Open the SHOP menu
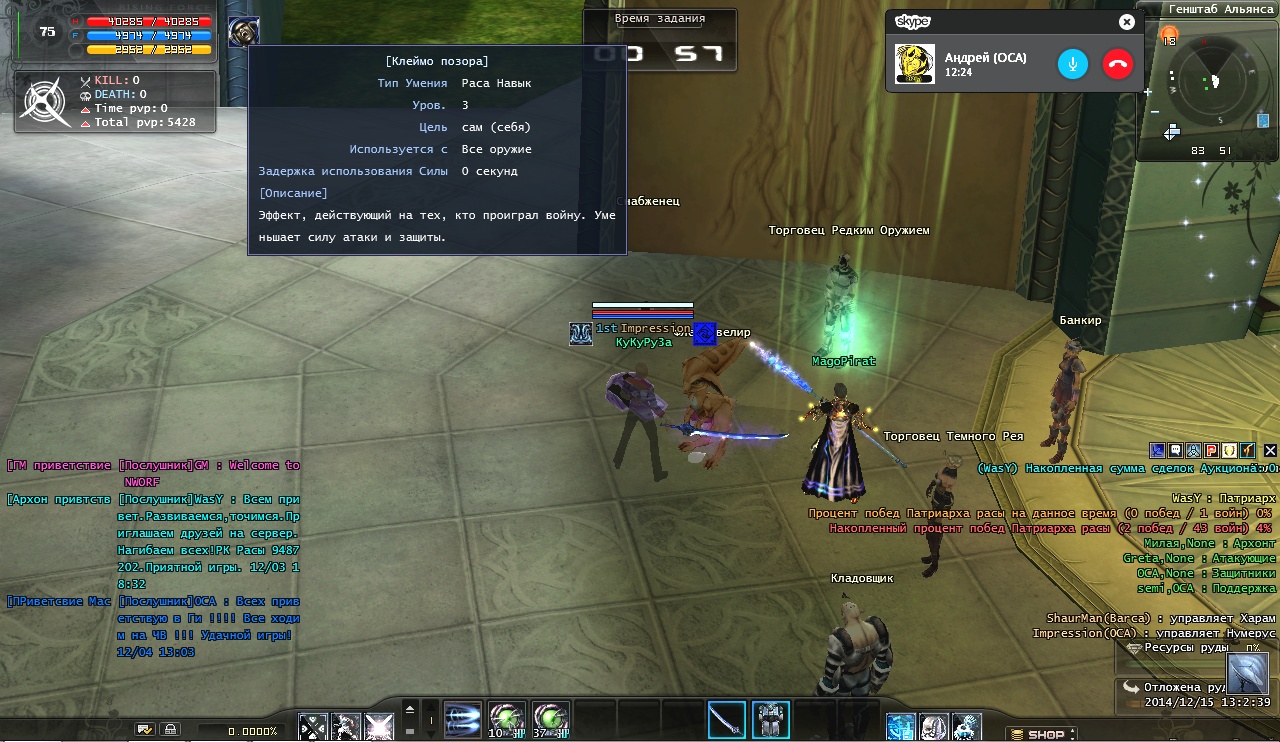 click(x=1041, y=735)
